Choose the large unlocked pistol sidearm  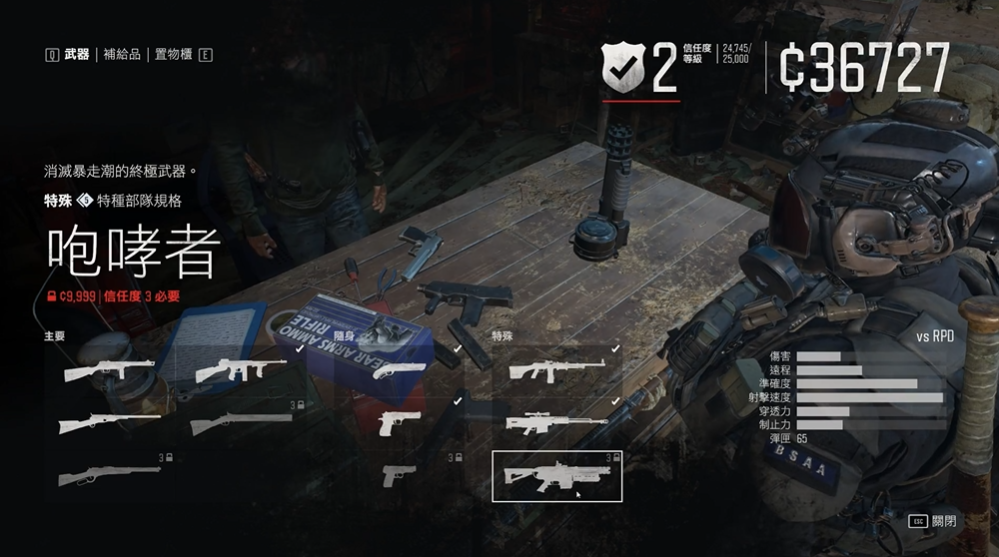tap(400, 423)
